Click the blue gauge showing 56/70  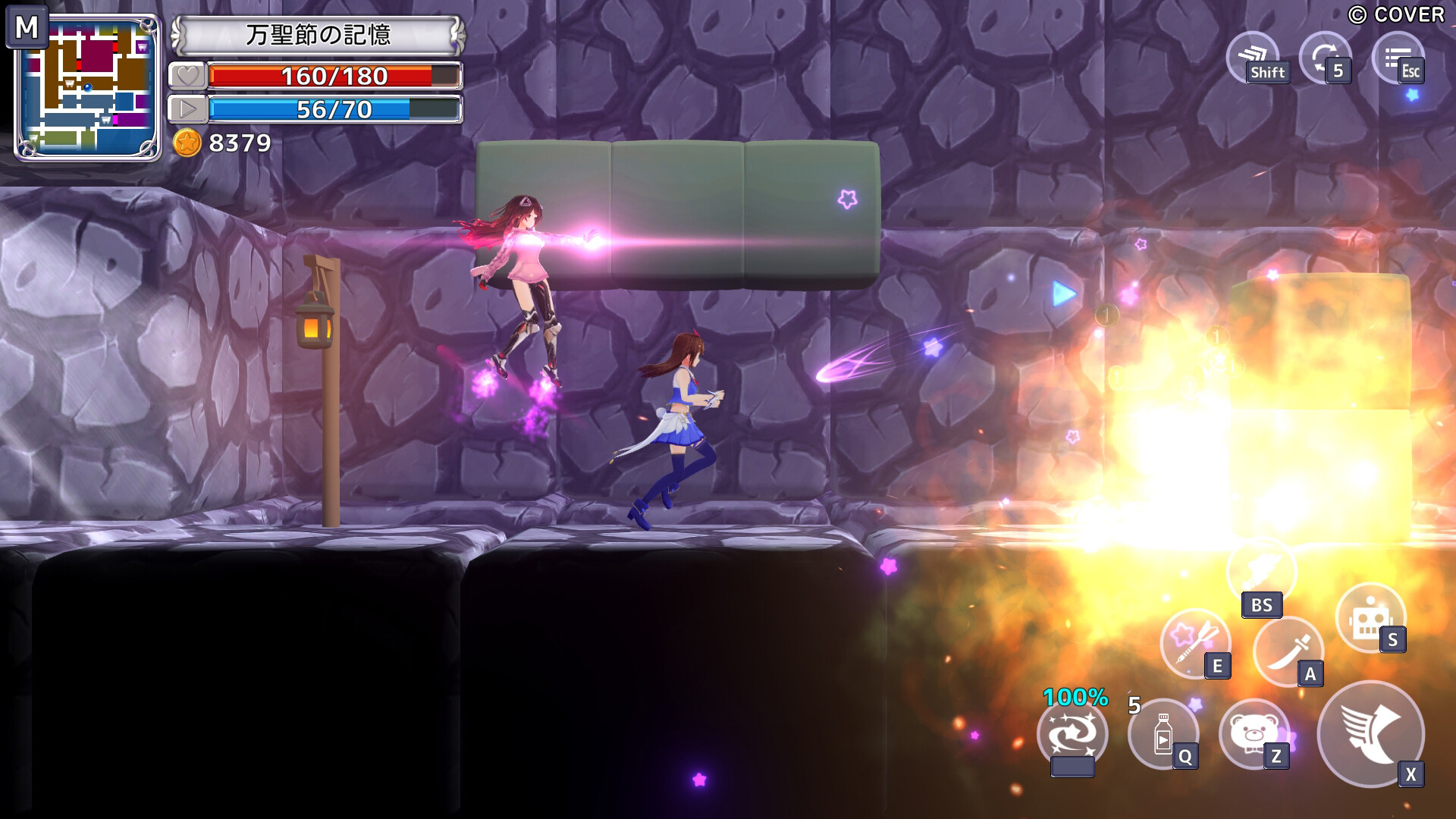click(334, 108)
